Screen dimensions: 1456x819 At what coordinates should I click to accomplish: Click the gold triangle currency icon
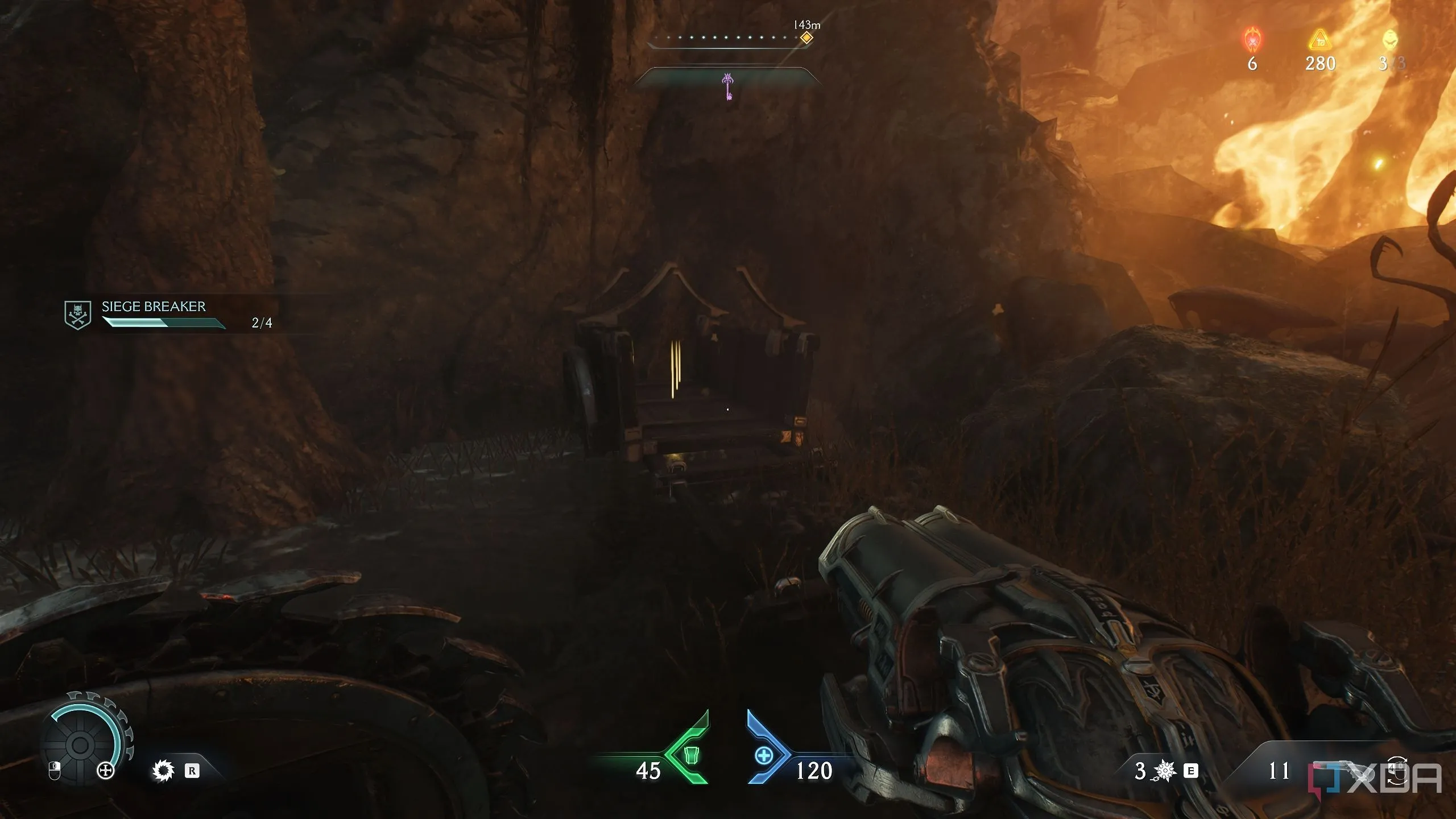pos(1320,41)
